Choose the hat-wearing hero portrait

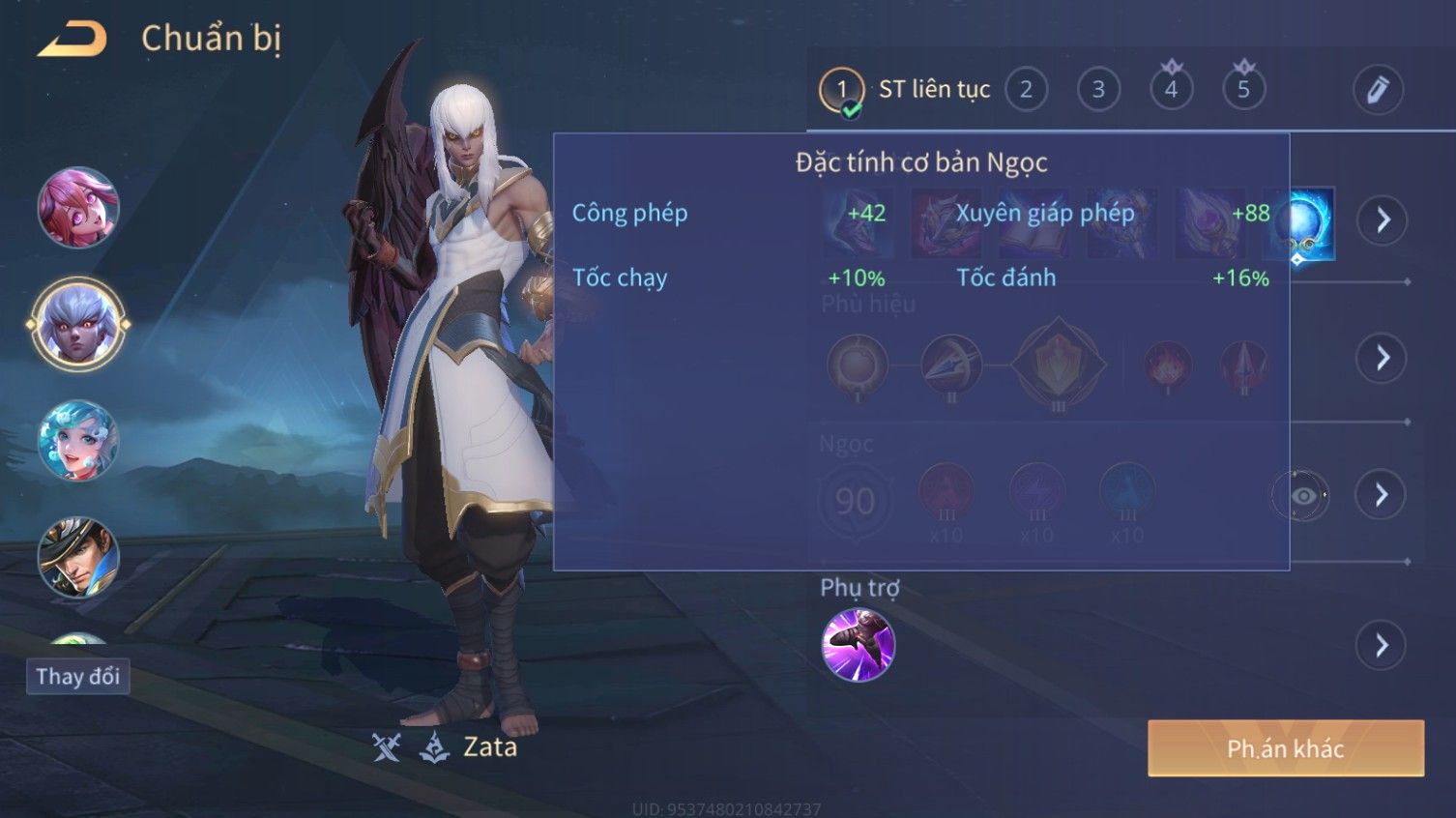[77, 557]
